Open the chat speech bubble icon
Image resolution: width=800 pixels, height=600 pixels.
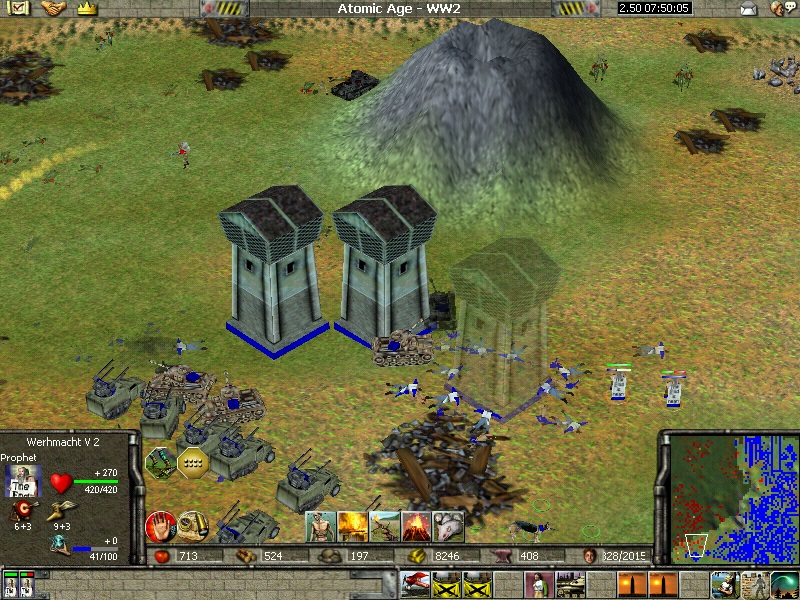(x=777, y=9)
